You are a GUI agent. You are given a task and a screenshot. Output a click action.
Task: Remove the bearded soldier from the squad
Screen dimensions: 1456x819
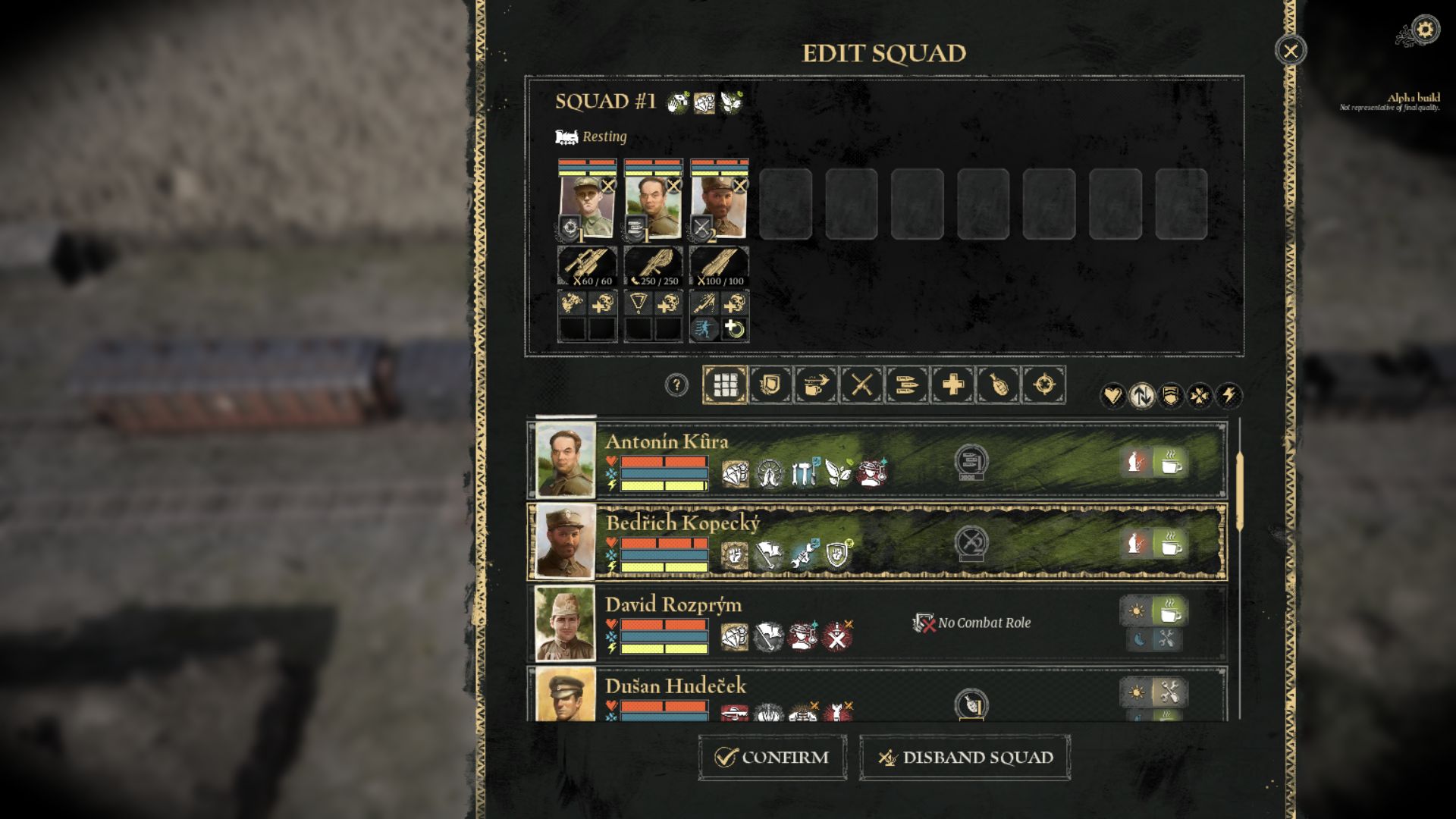coord(739,185)
